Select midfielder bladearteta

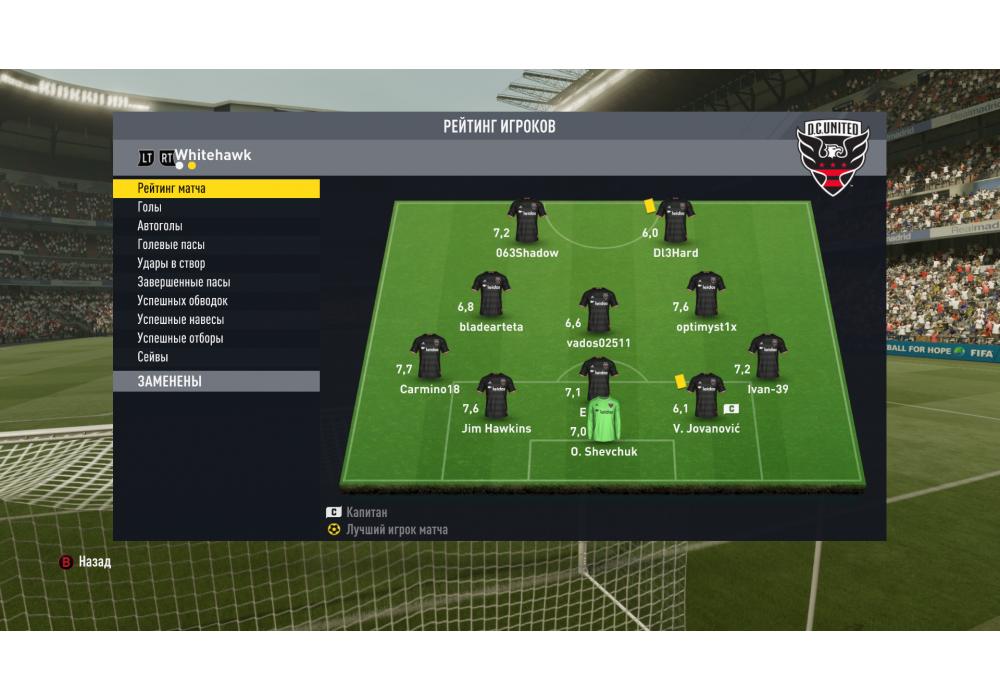click(491, 294)
